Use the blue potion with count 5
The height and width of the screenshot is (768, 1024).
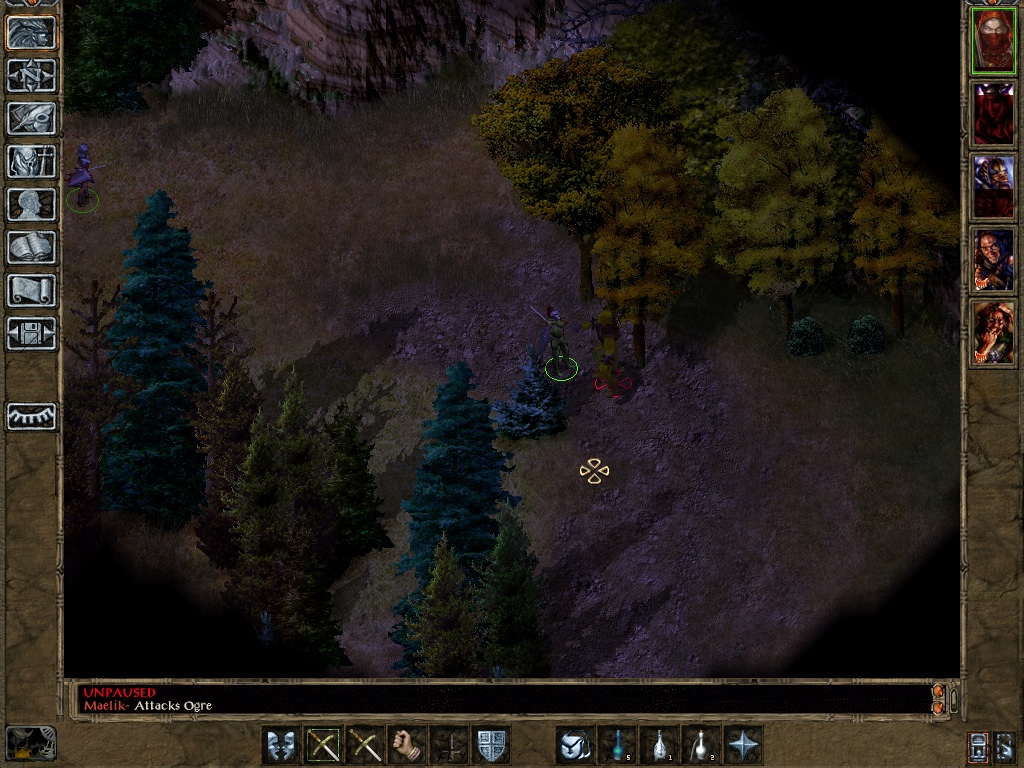click(x=617, y=745)
